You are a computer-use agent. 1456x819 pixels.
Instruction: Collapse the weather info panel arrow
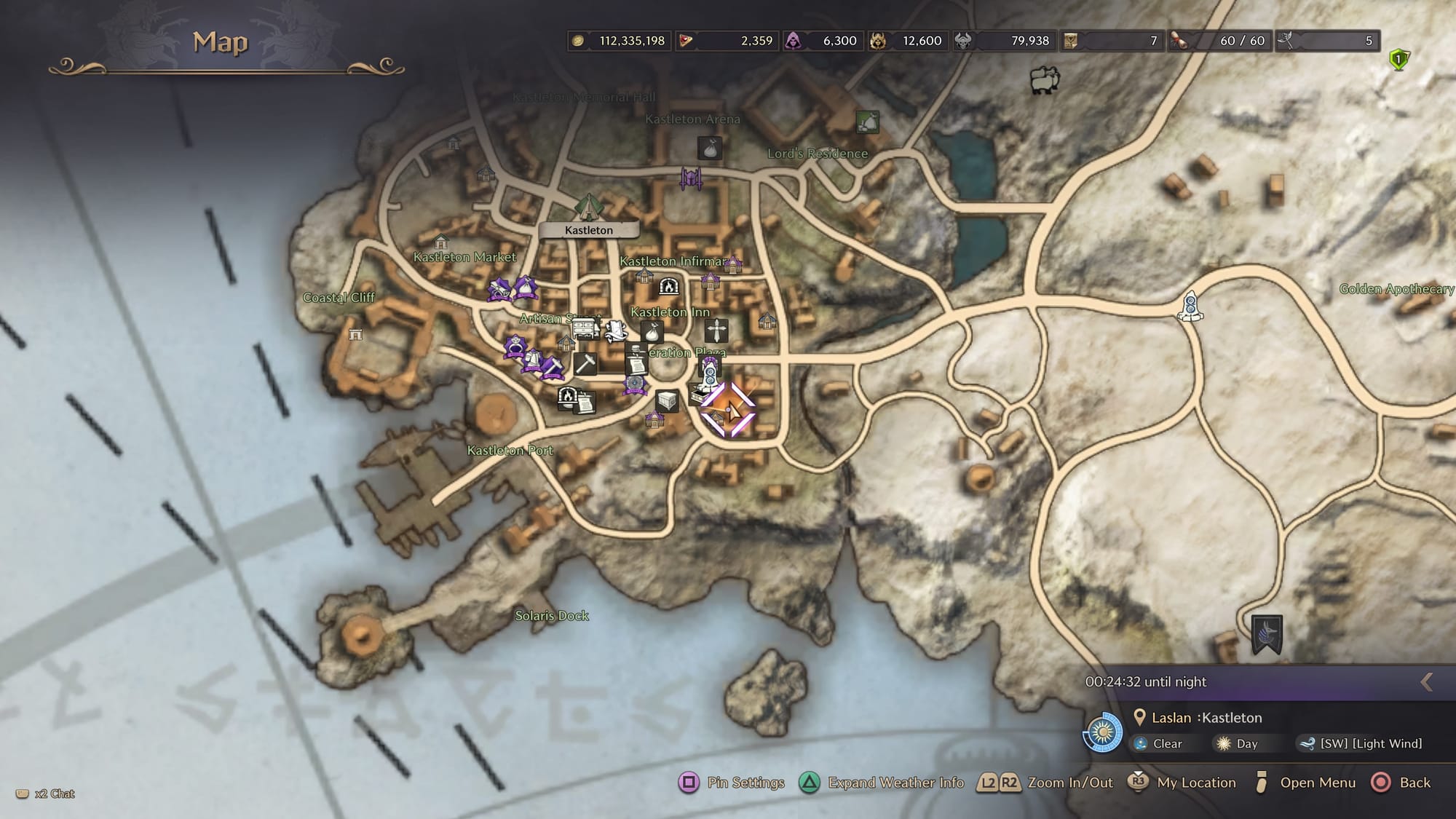[x=1427, y=682]
